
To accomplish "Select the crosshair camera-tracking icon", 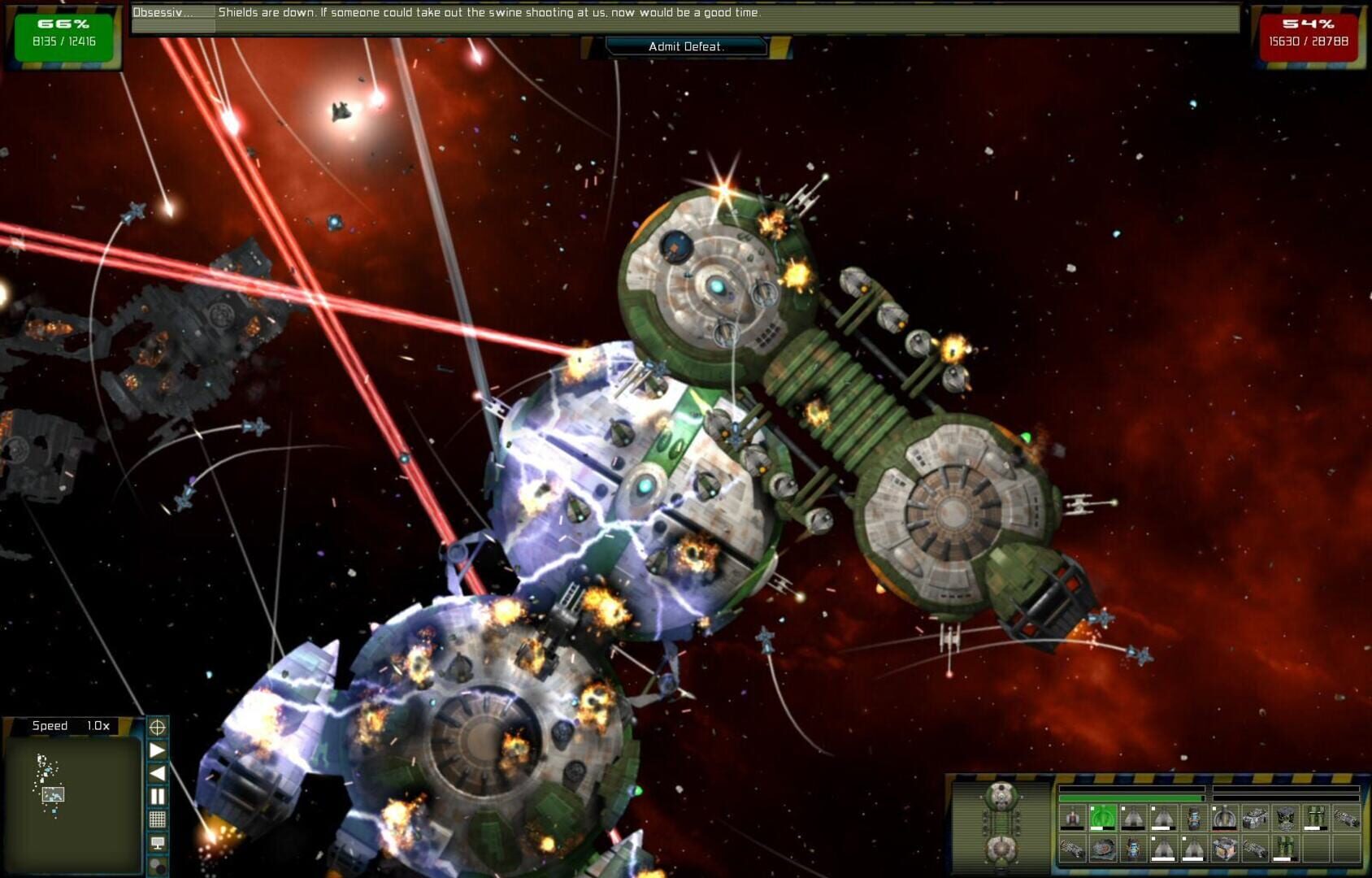I will [158, 728].
